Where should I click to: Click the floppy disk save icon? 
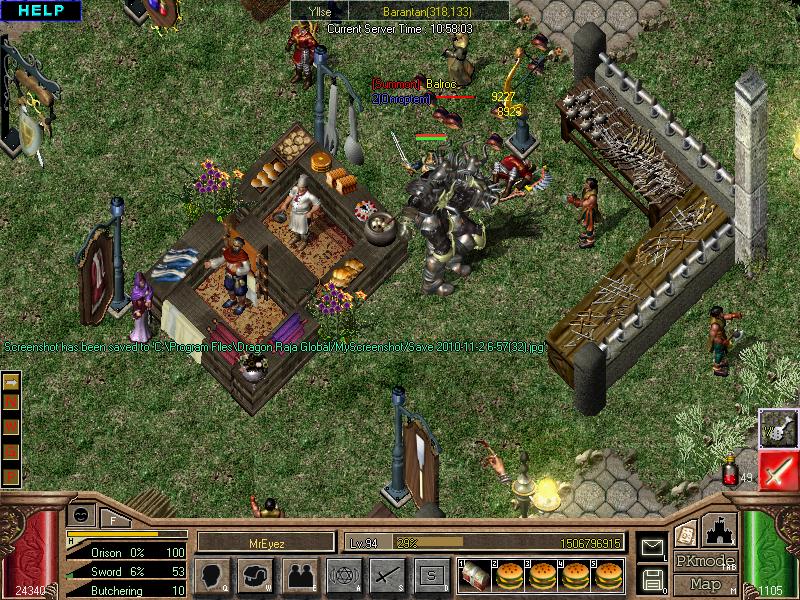[x=653, y=578]
